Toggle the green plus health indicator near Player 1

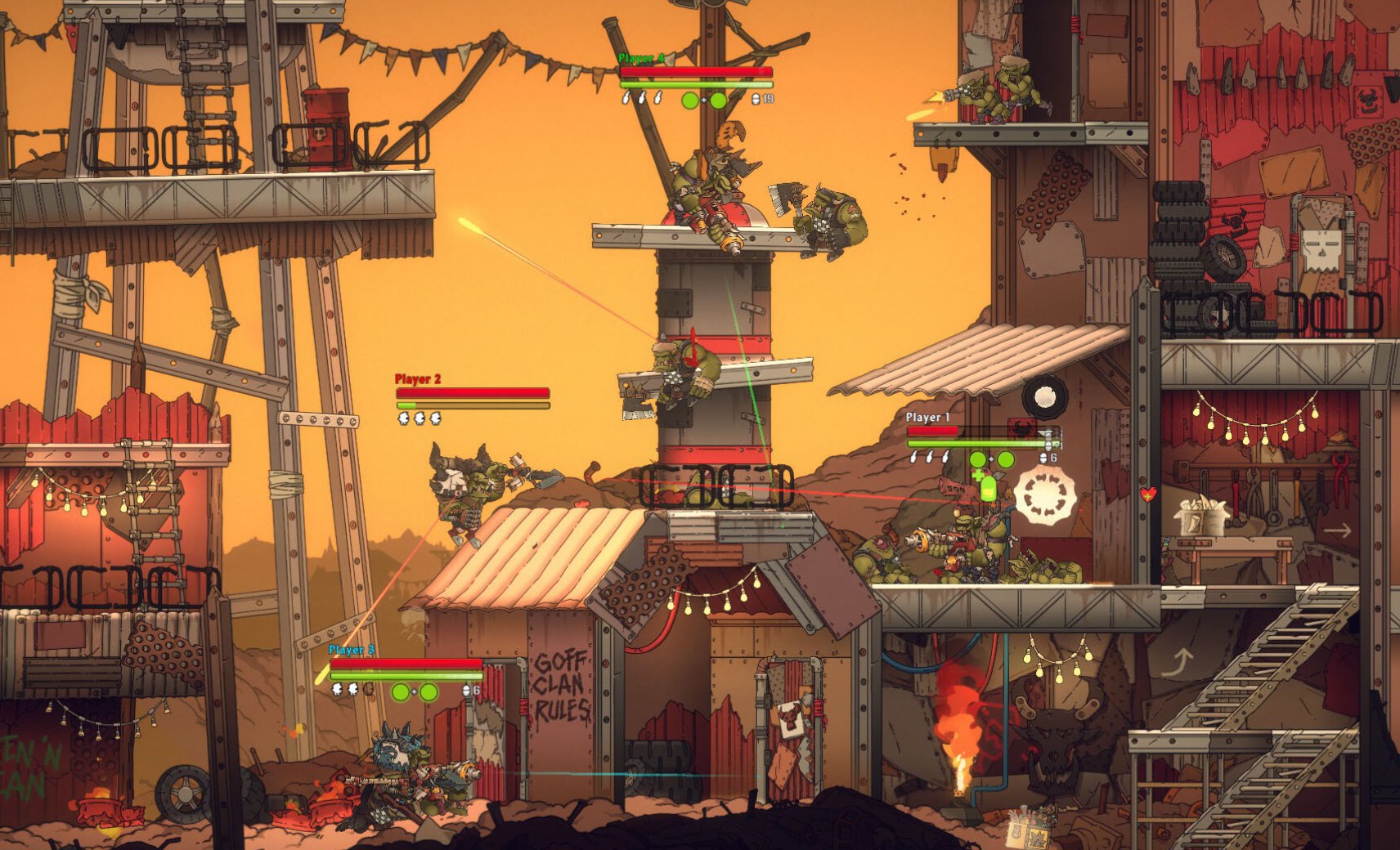point(978,475)
